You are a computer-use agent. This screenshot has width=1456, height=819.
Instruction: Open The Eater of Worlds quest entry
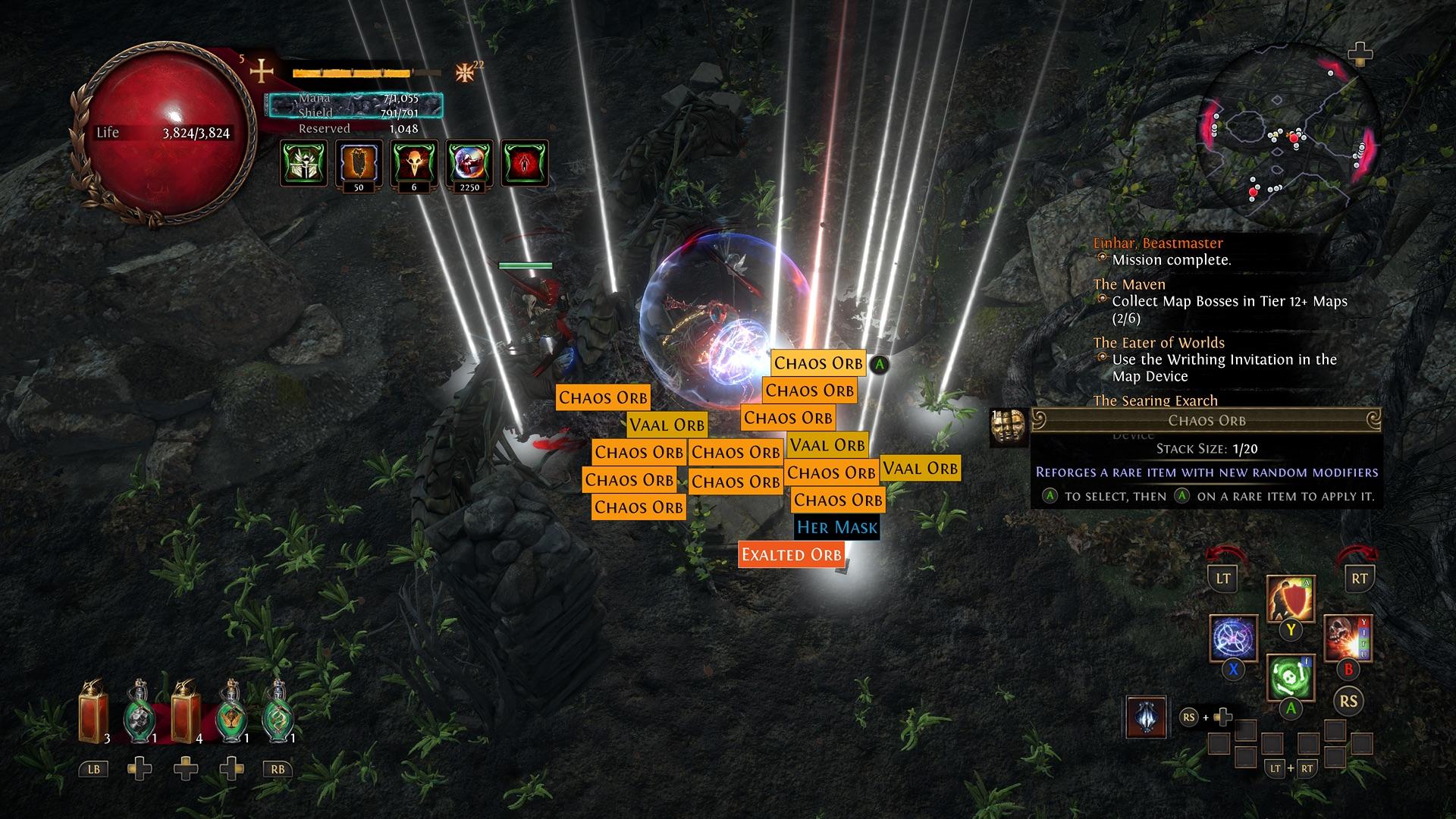pos(1159,343)
